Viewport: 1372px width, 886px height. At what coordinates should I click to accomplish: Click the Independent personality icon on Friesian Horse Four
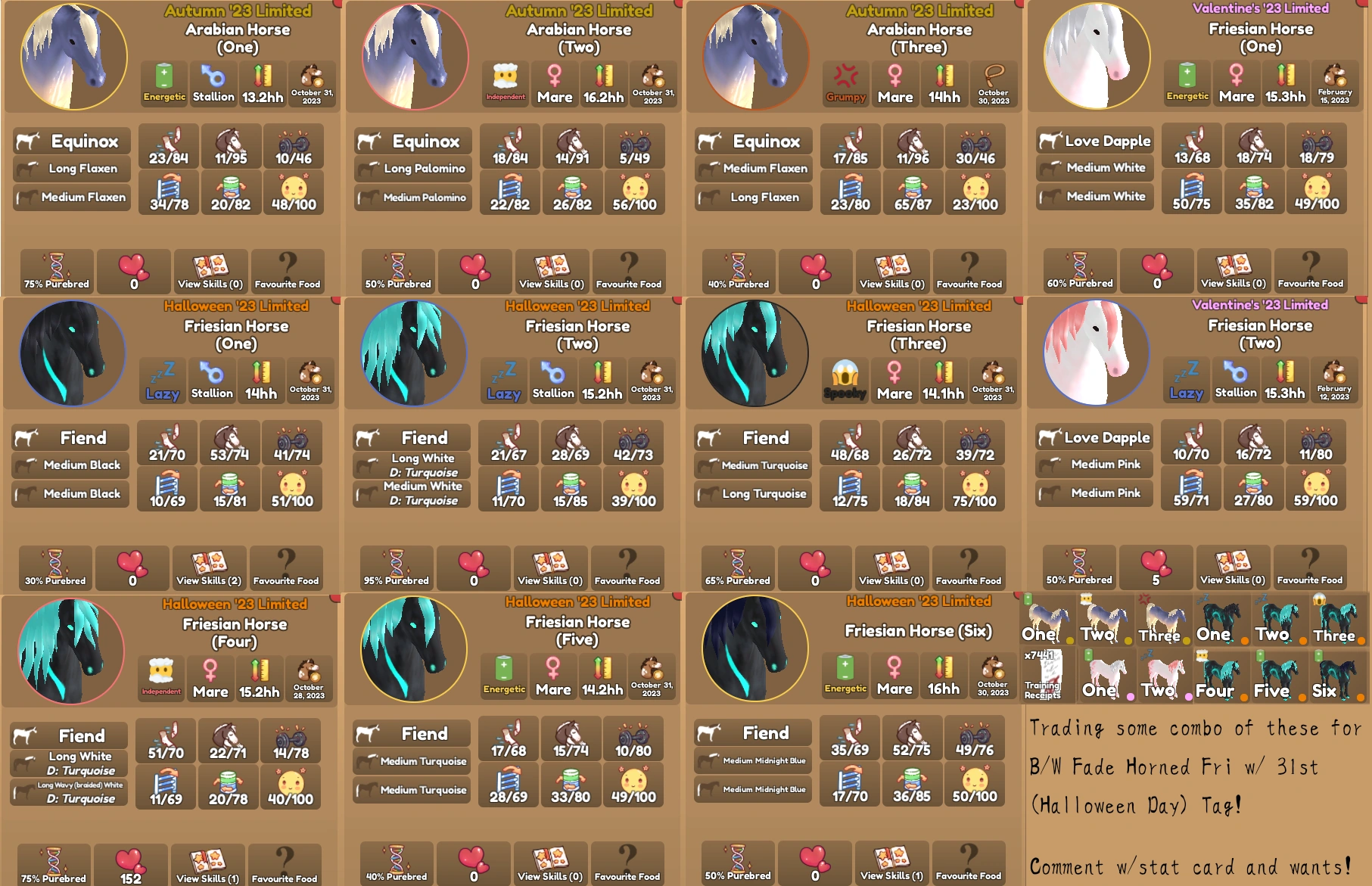(x=162, y=677)
